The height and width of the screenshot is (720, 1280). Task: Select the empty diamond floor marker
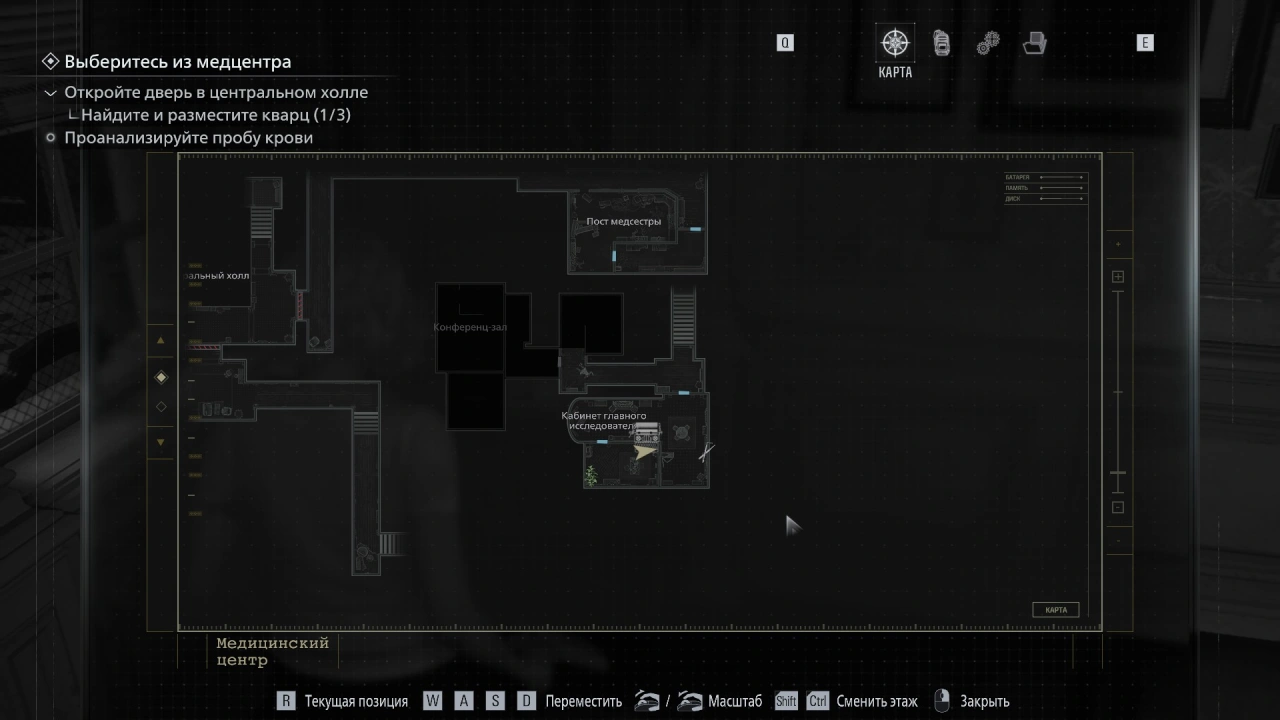click(x=161, y=407)
